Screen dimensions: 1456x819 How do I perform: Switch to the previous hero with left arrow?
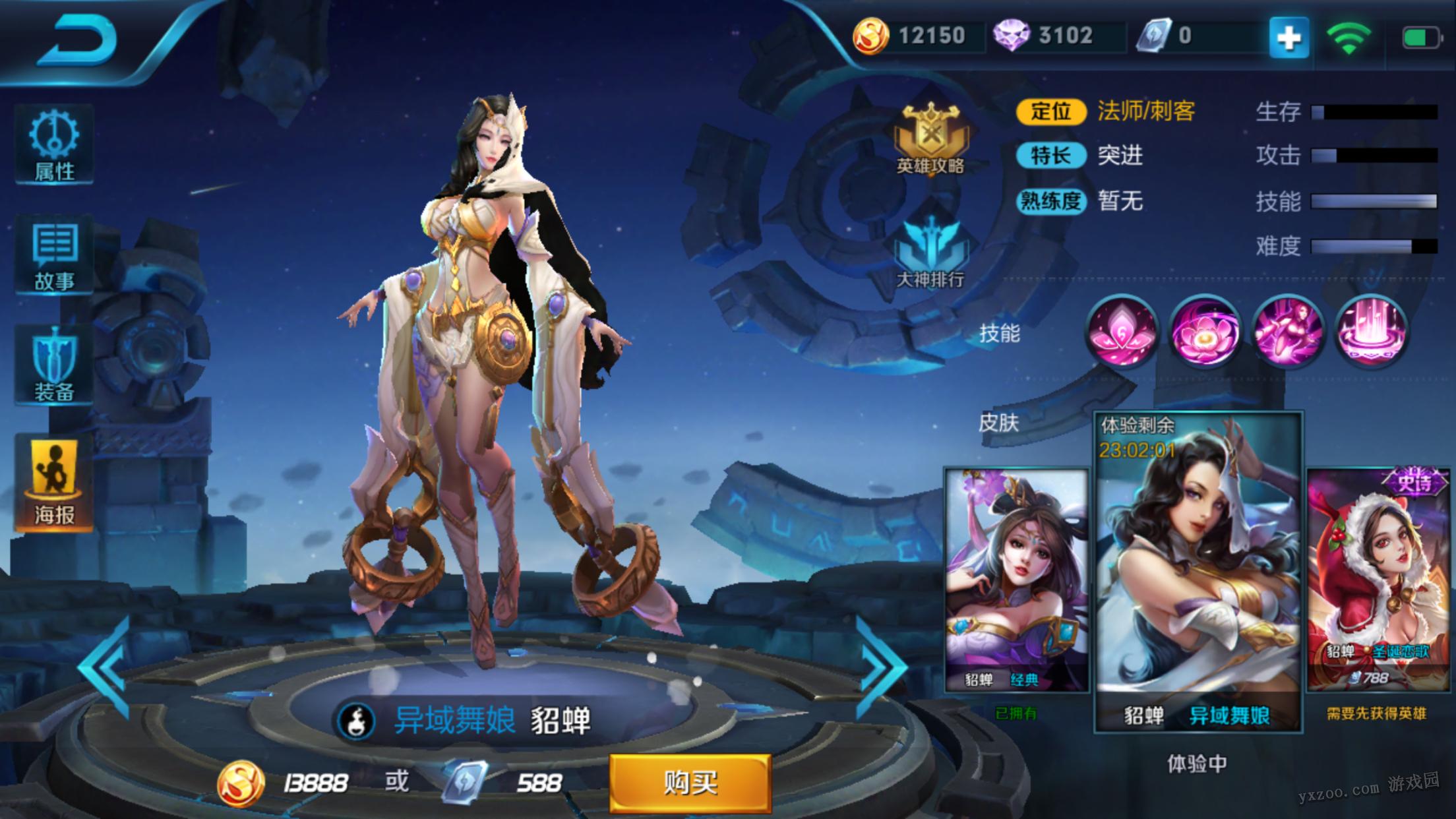coord(106,667)
